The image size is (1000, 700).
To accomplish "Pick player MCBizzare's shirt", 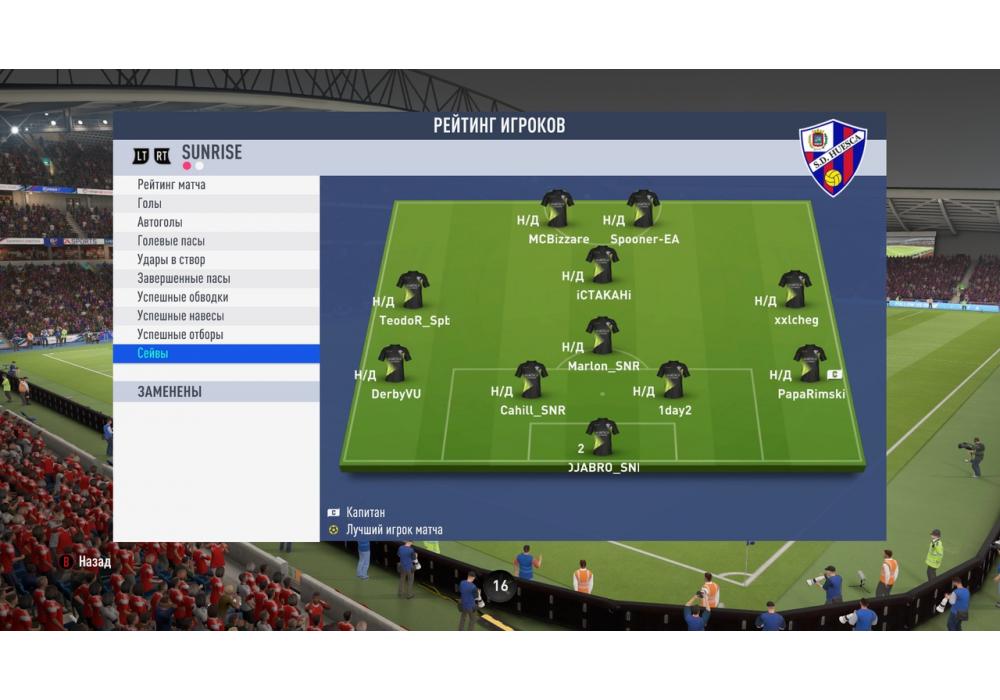I will click(x=557, y=209).
